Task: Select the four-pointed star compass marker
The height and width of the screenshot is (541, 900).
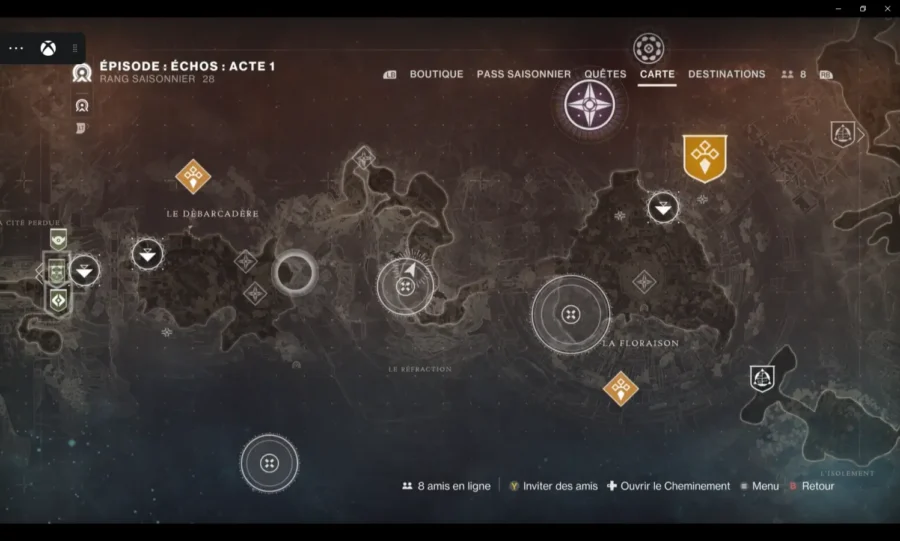Action: point(589,105)
